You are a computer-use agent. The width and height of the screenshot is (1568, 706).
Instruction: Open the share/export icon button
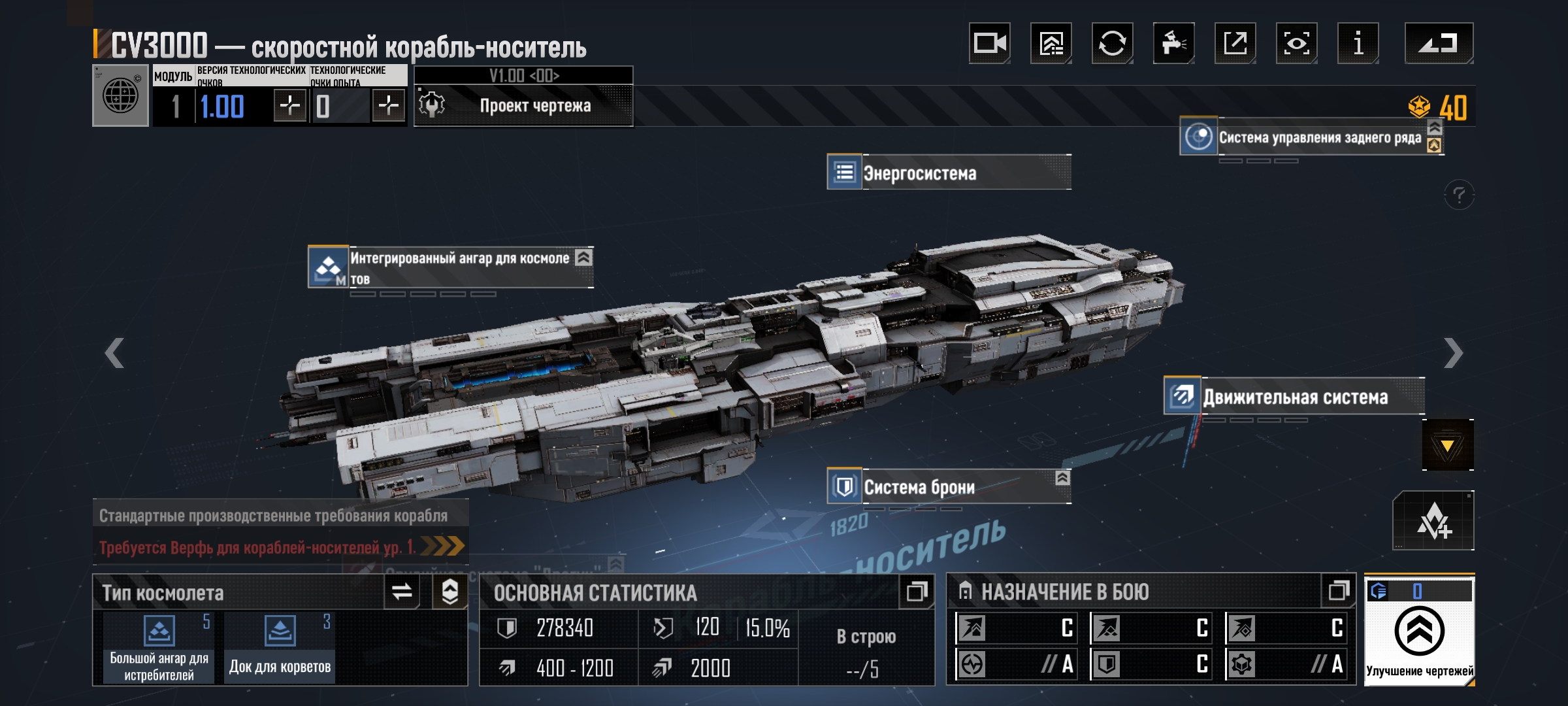point(1235,44)
